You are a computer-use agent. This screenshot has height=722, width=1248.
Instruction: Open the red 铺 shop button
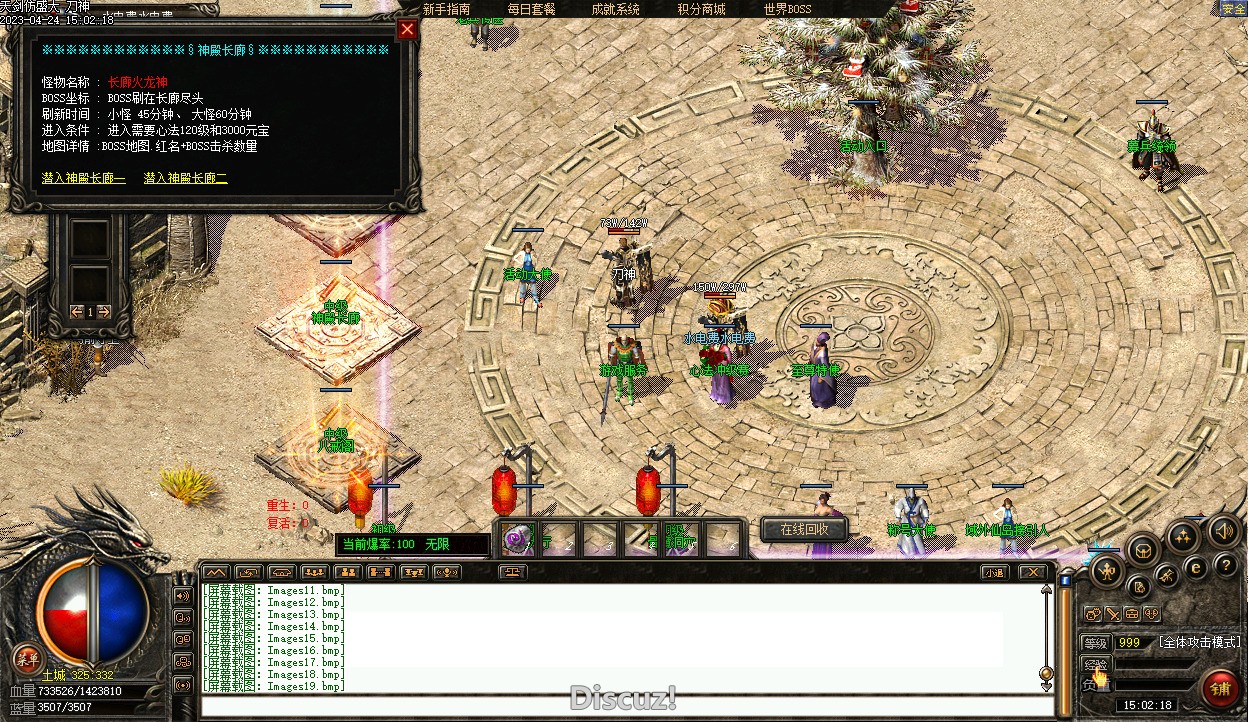coord(1220,688)
